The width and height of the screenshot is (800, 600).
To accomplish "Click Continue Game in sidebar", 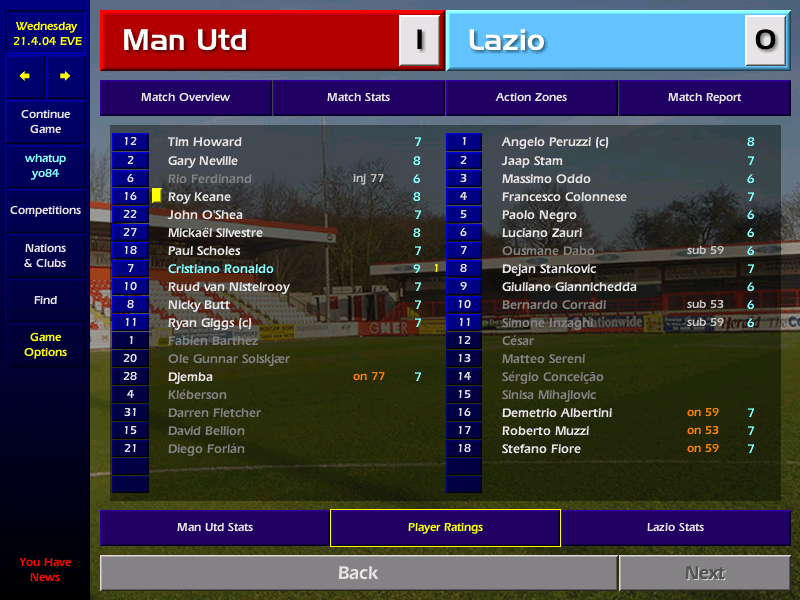I will 45,122.
